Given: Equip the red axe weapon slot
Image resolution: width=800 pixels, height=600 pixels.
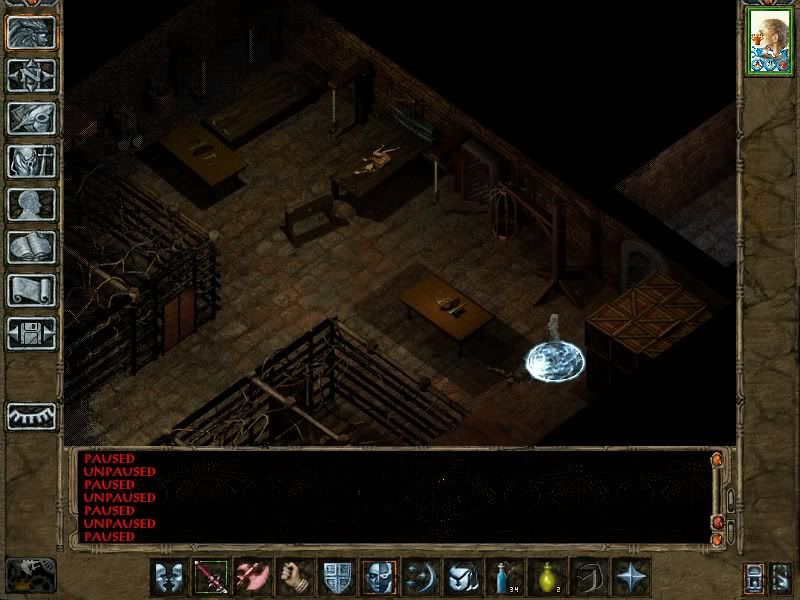Looking at the screenshot, I should [253, 578].
